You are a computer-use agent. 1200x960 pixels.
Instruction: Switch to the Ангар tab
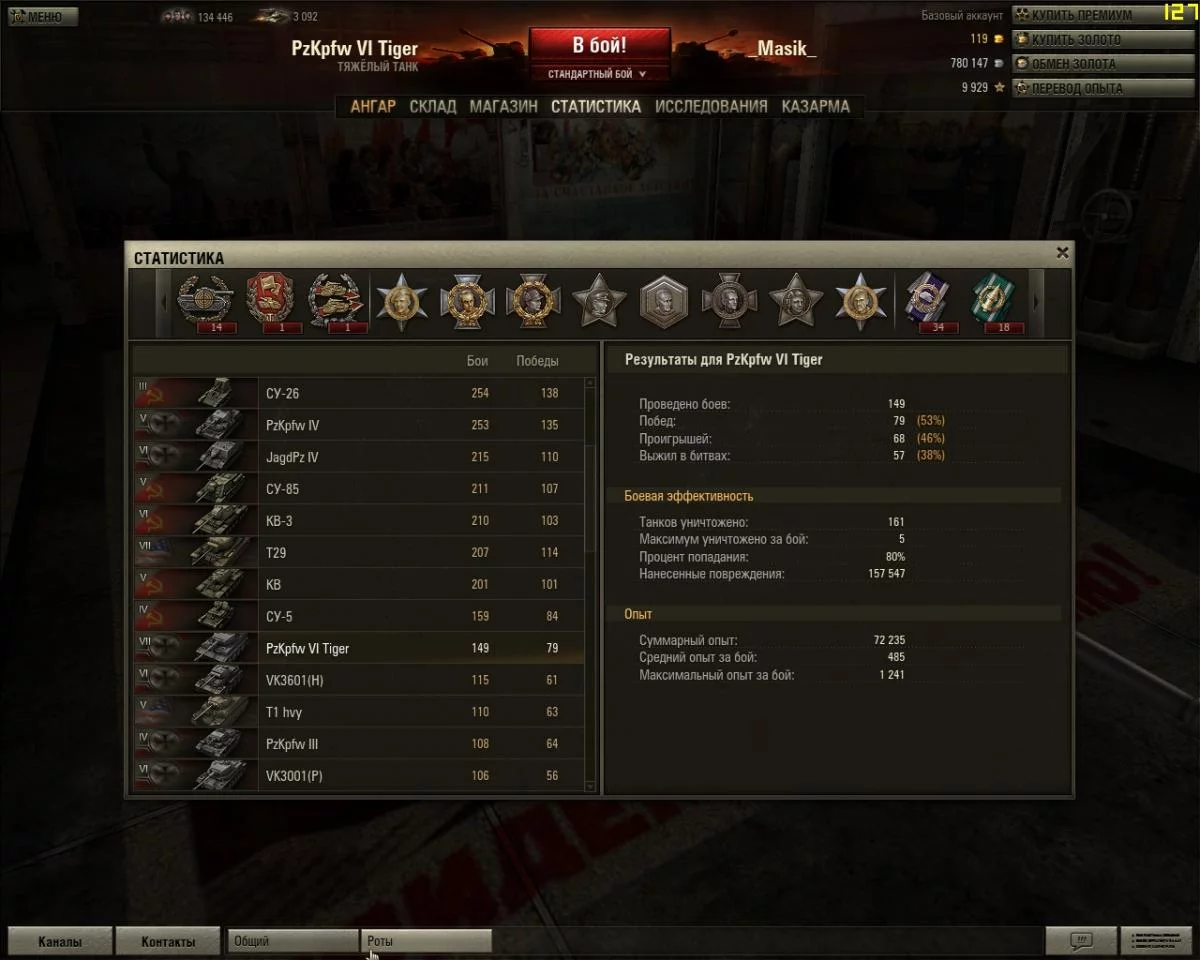coord(373,106)
